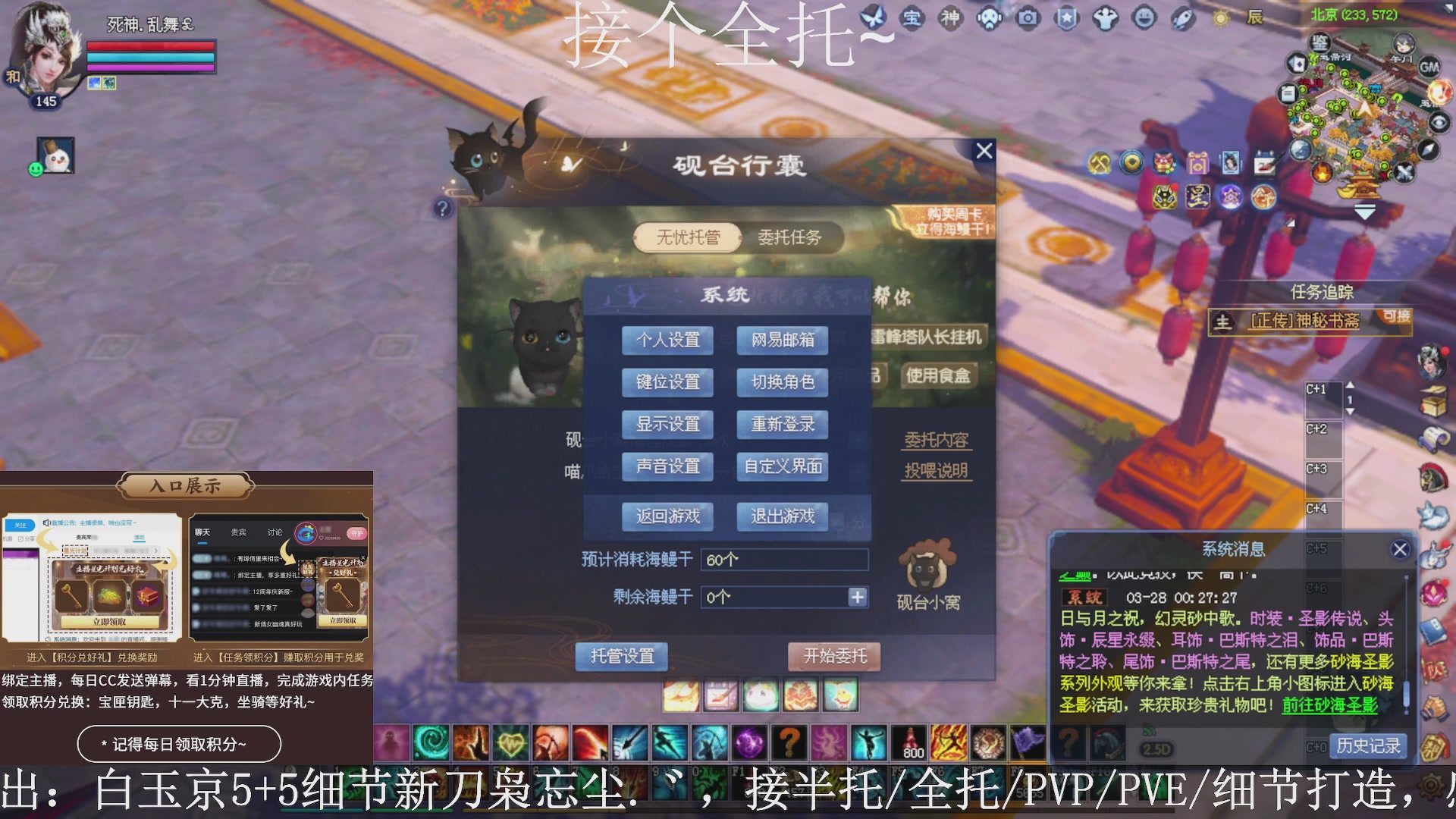The height and width of the screenshot is (819, 1456).
Task: Click the GM icon beside the minimap
Action: pyautogui.click(x=1430, y=67)
